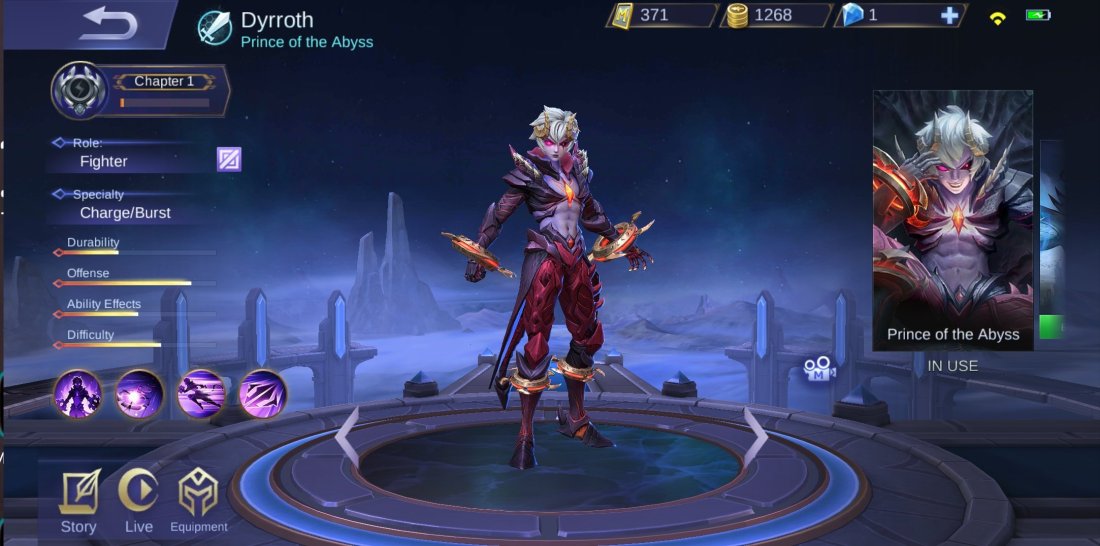Tap the ticket currency counter

coord(660,15)
